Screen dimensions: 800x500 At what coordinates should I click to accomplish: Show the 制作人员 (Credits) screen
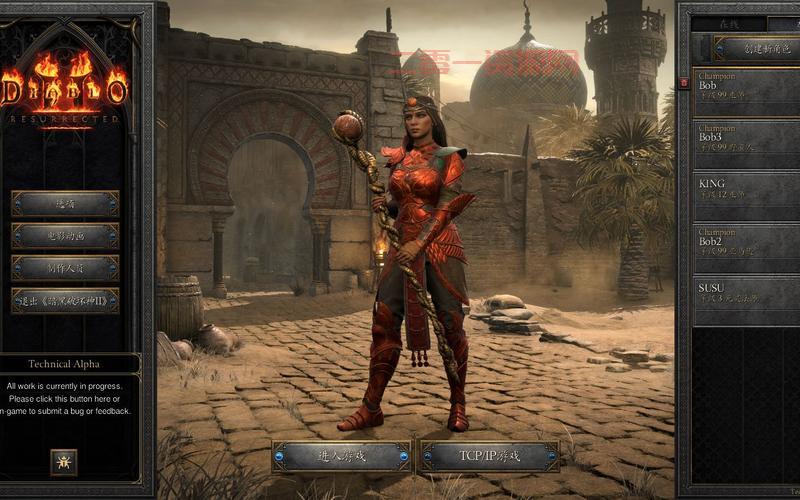(65, 268)
